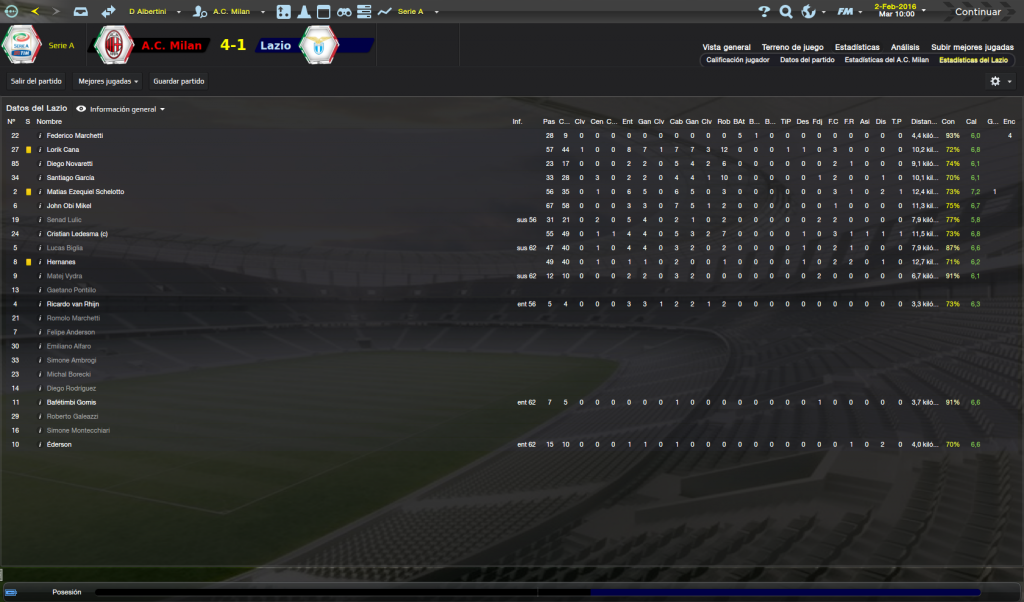Viewport: 1024px width, 602px height.
Task: Sort the table by Nombre column
Action: [49, 121]
